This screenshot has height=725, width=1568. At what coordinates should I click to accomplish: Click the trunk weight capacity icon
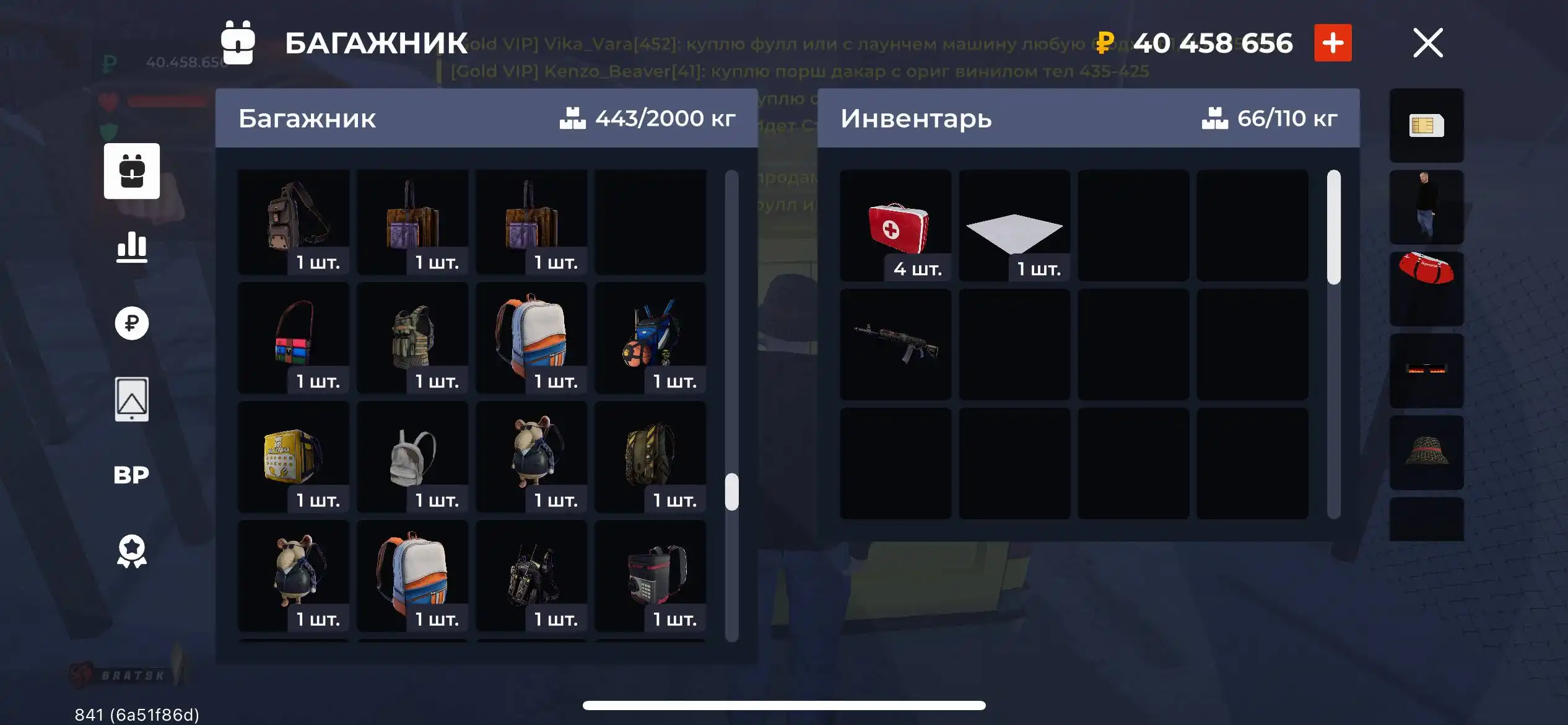coord(574,118)
